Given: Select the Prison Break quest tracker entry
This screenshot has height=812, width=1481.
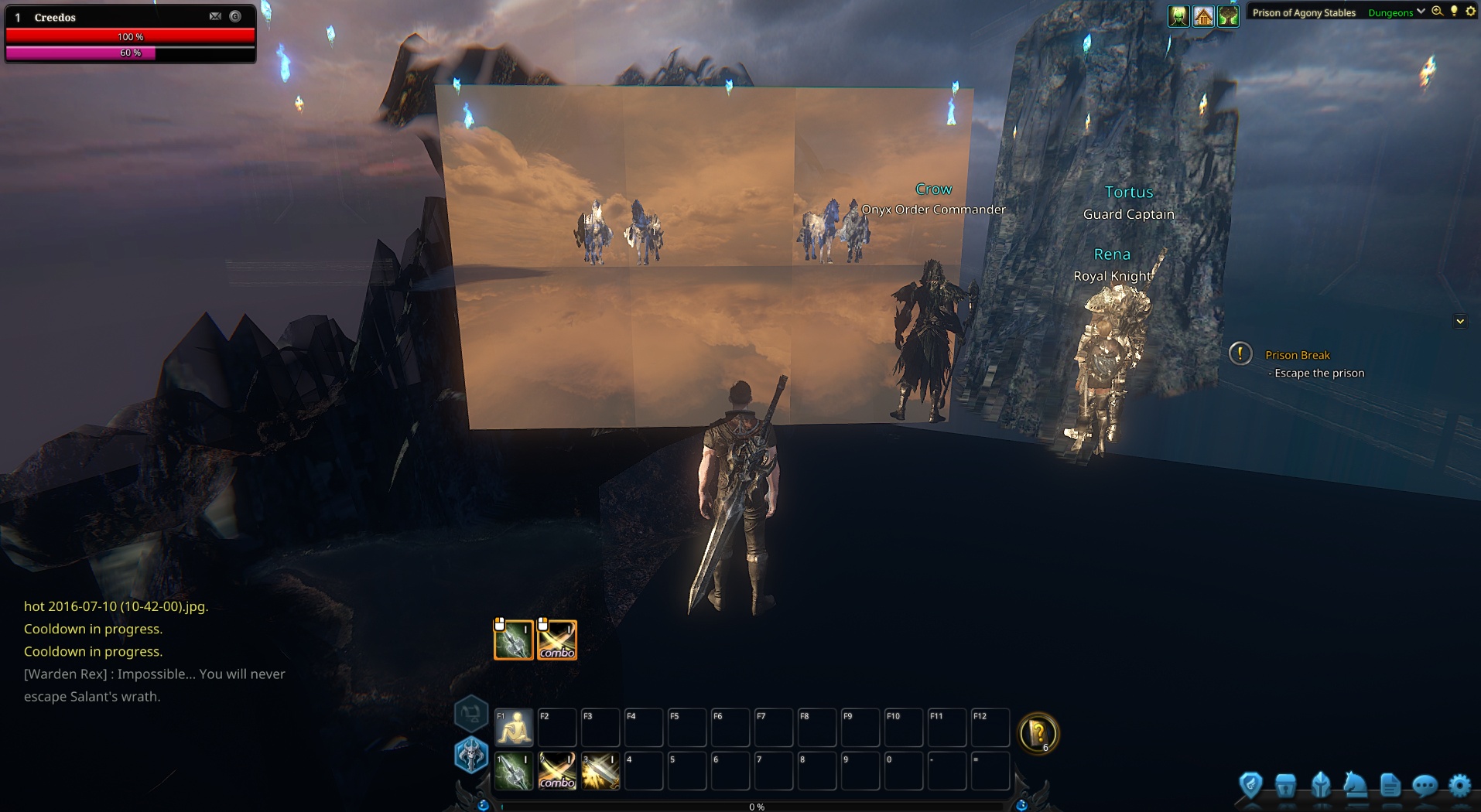Looking at the screenshot, I should point(1298,355).
